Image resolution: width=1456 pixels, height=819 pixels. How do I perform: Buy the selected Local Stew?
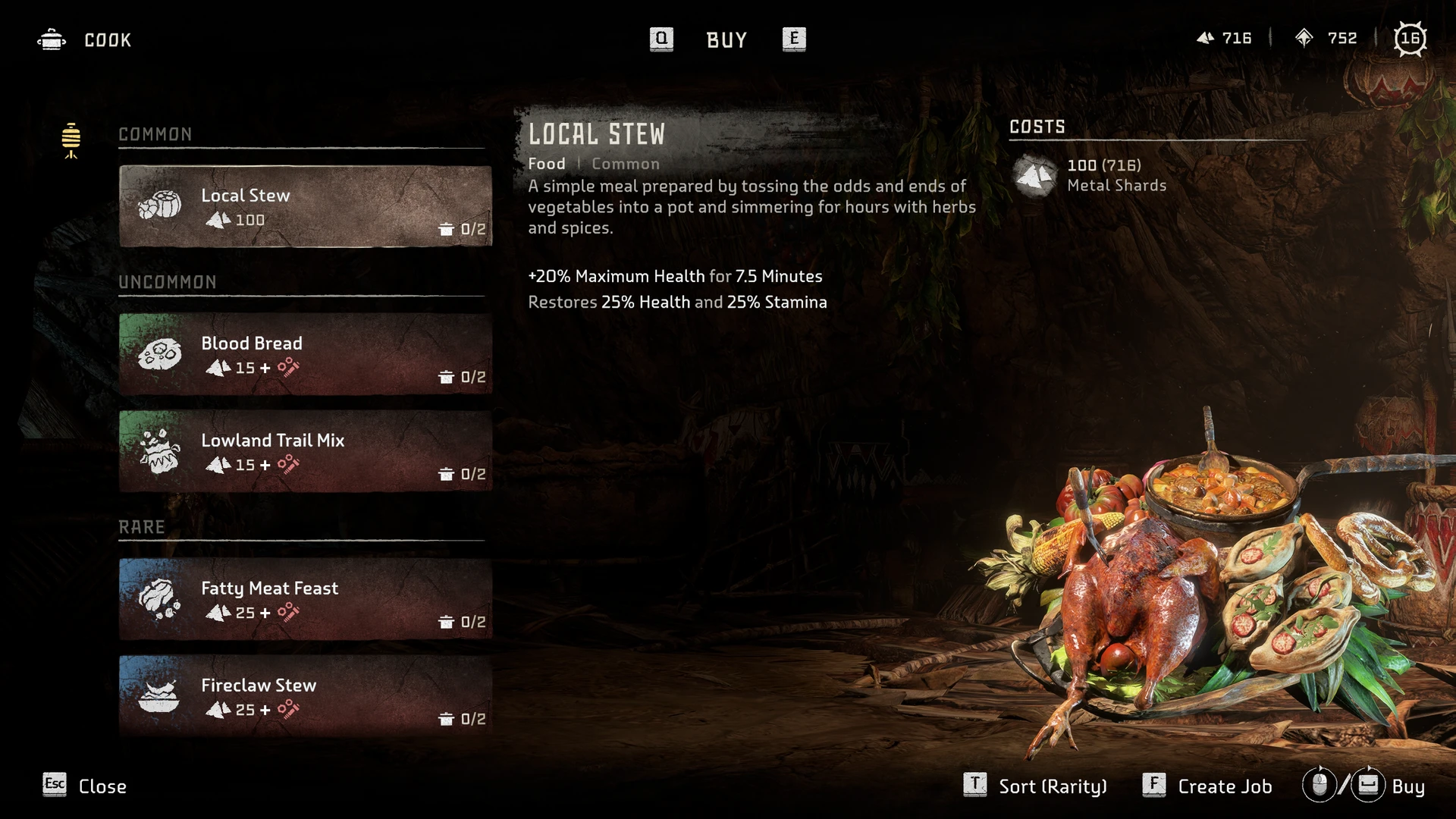click(1364, 786)
